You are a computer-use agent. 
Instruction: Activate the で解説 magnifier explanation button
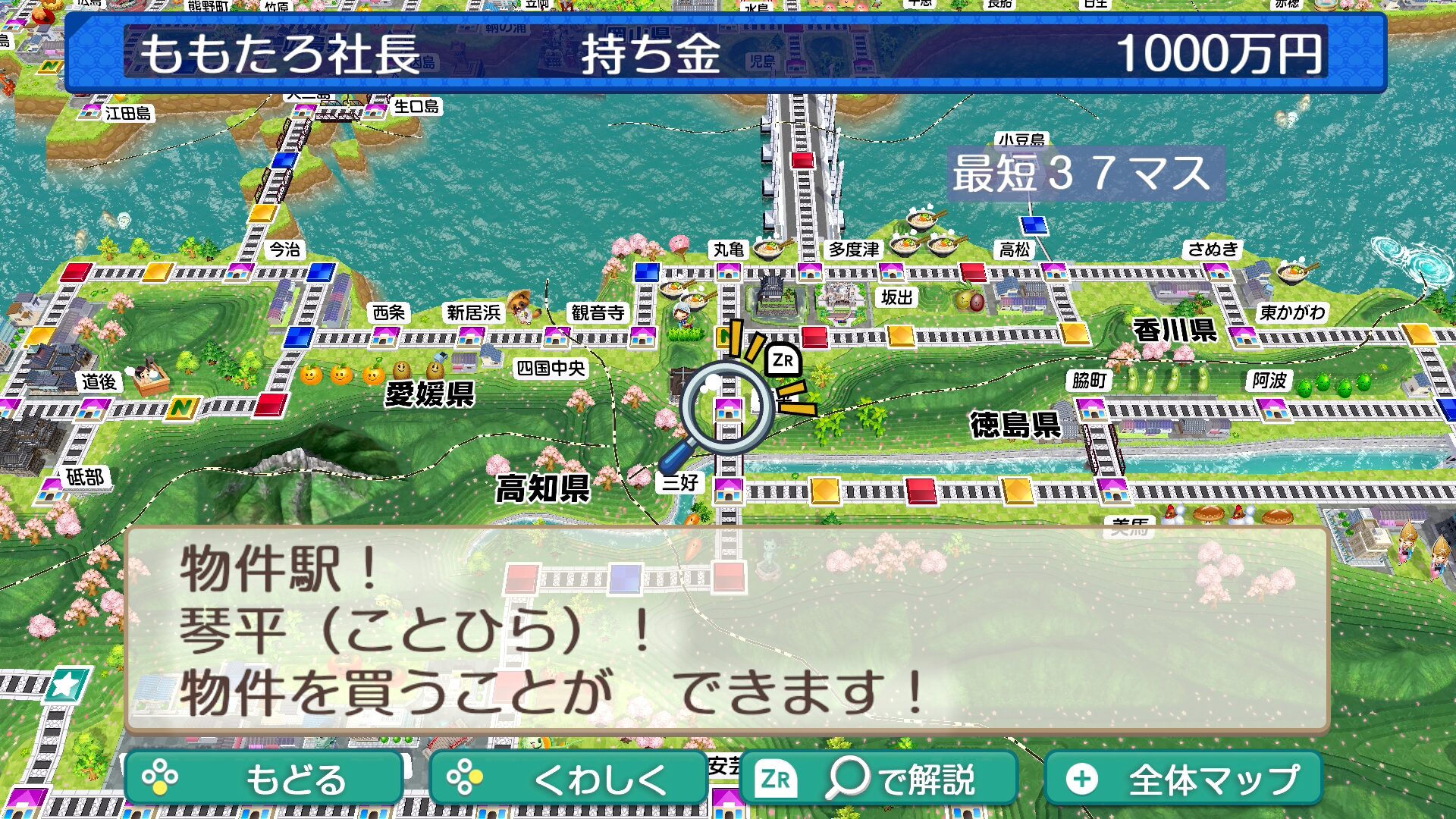coord(878,779)
